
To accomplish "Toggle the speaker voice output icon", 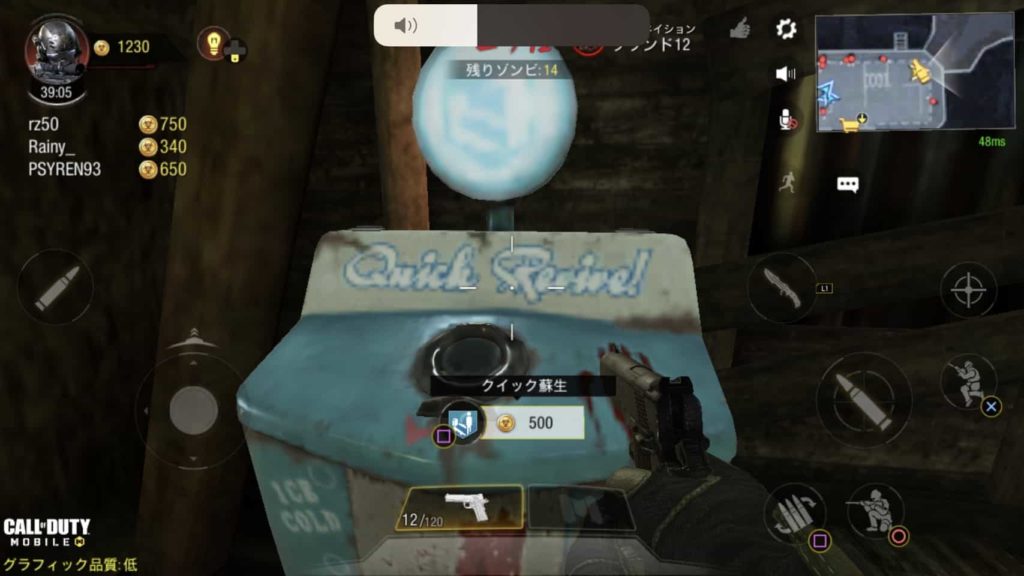I will click(x=786, y=74).
